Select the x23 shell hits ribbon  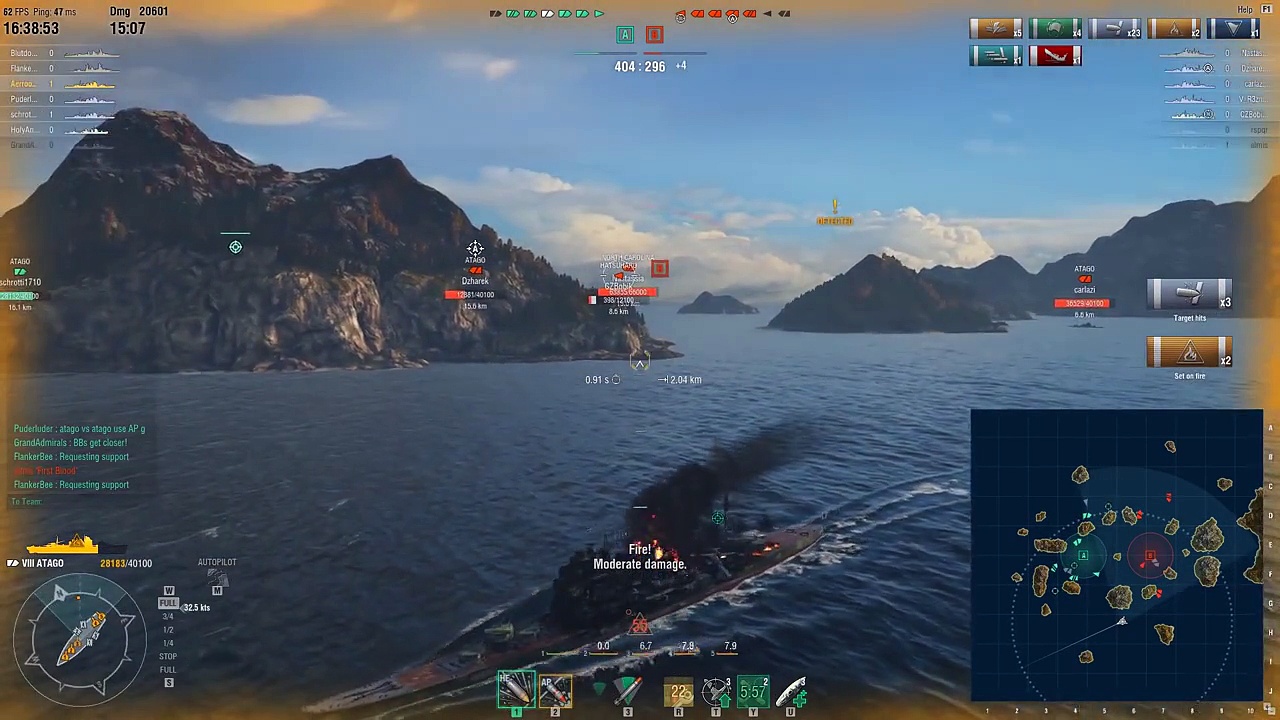[1114, 29]
